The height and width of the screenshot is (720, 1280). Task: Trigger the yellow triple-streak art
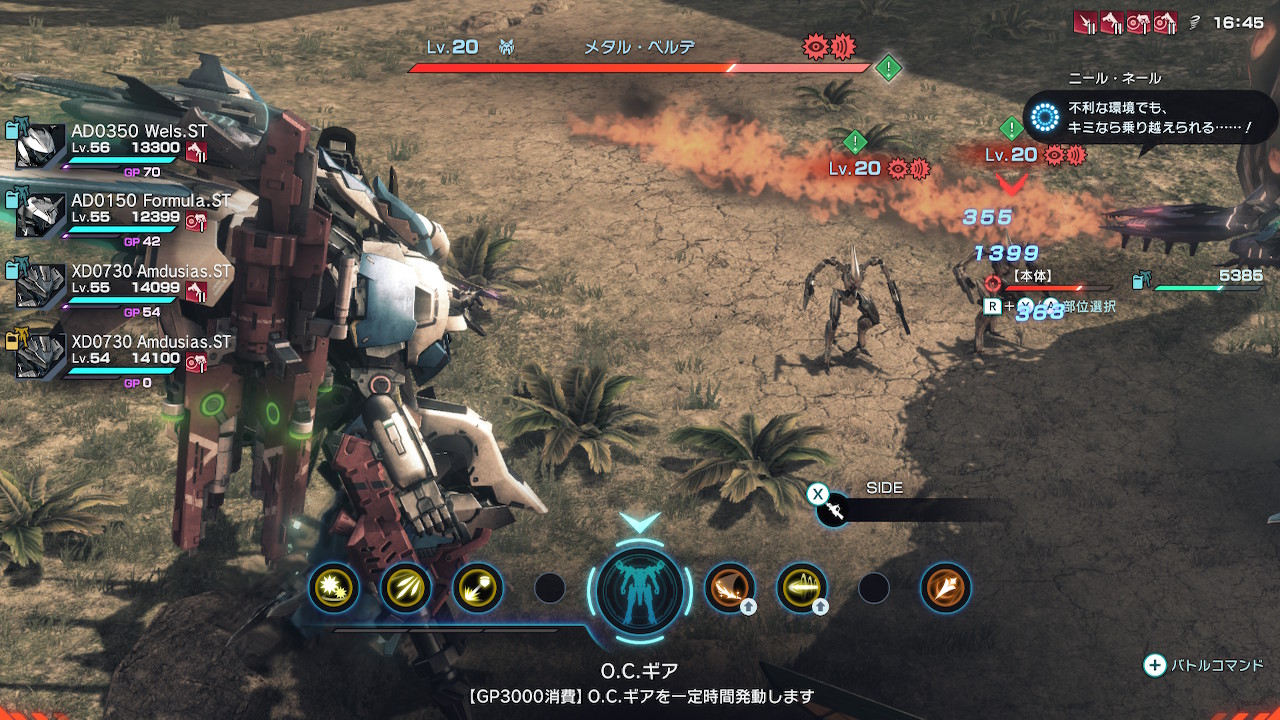coord(405,588)
